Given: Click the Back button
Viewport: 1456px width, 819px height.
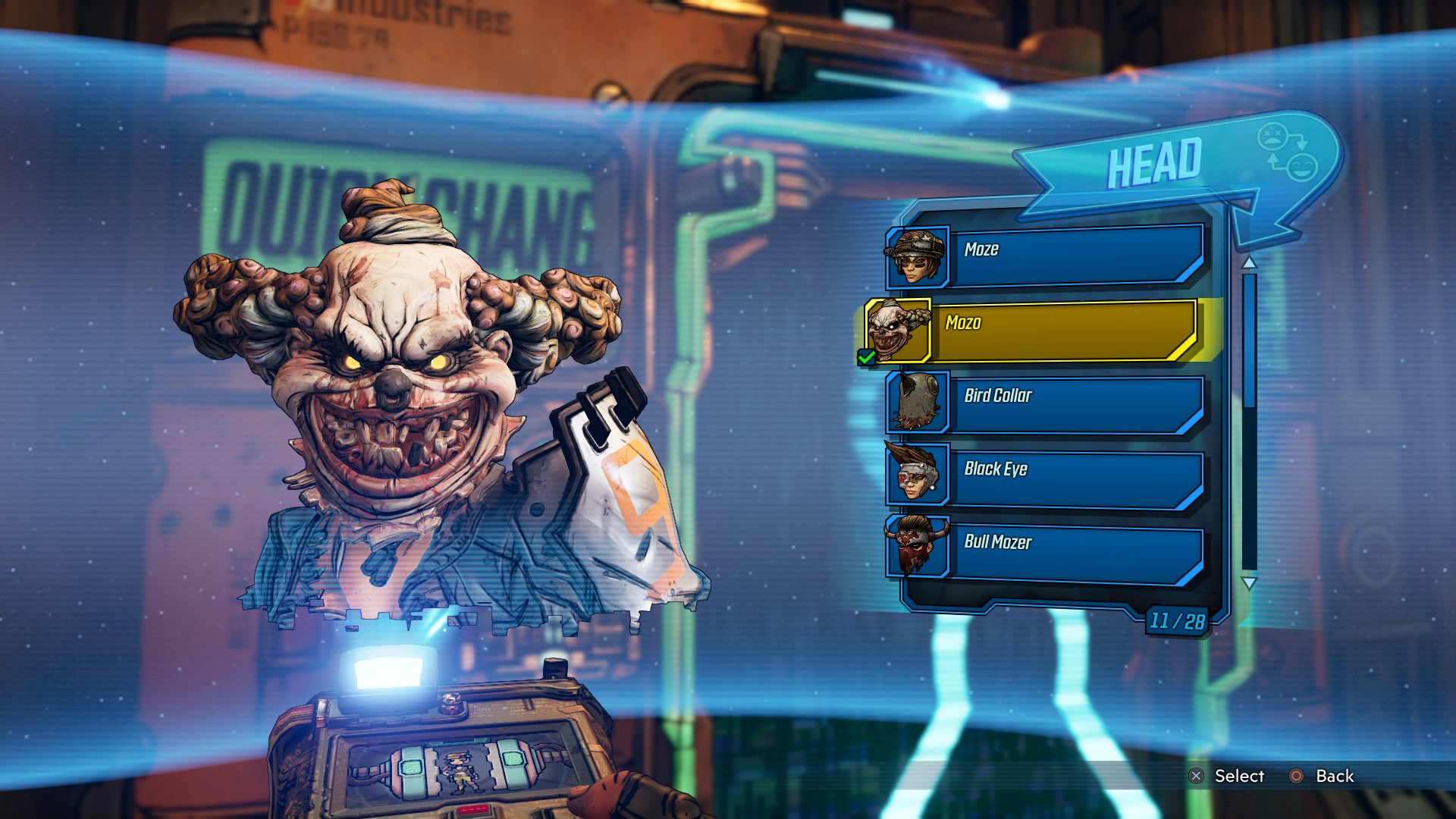Looking at the screenshot, I should point(1322,776).
